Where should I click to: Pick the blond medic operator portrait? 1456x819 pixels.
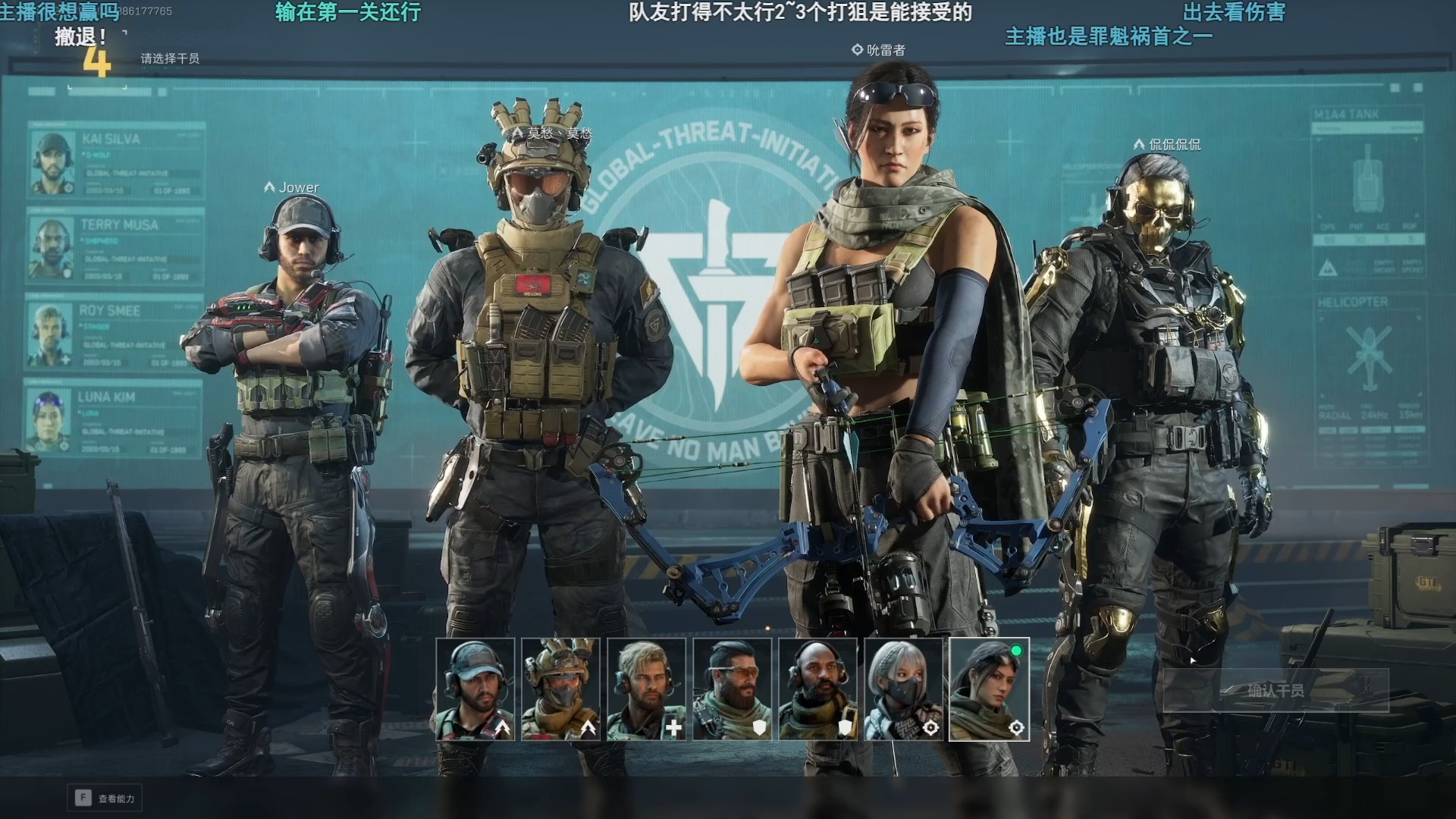click(x=647, y=689)
